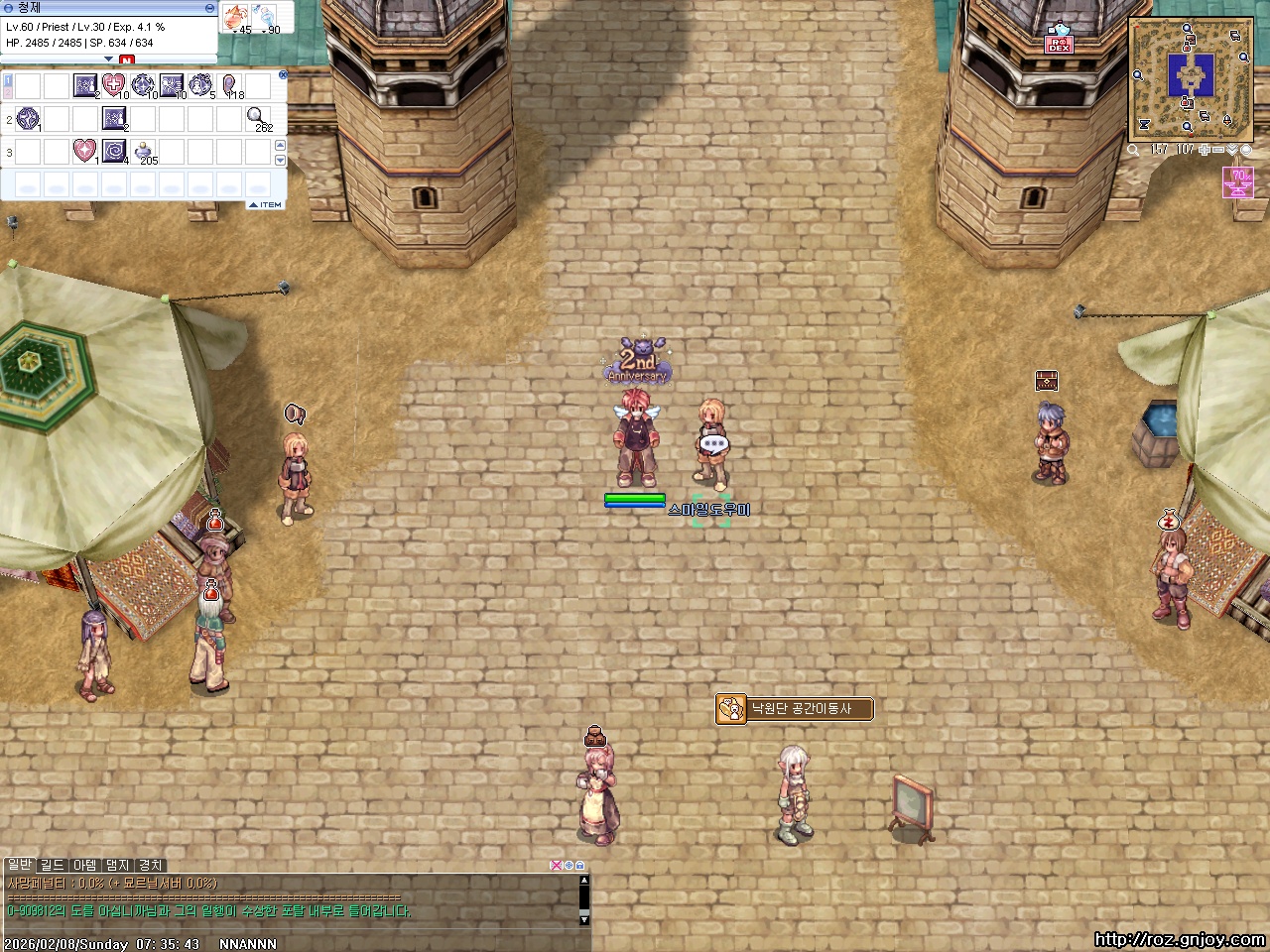Switch to the 길드 chat tab
The image size is (1270, 952).
(52, 866)
